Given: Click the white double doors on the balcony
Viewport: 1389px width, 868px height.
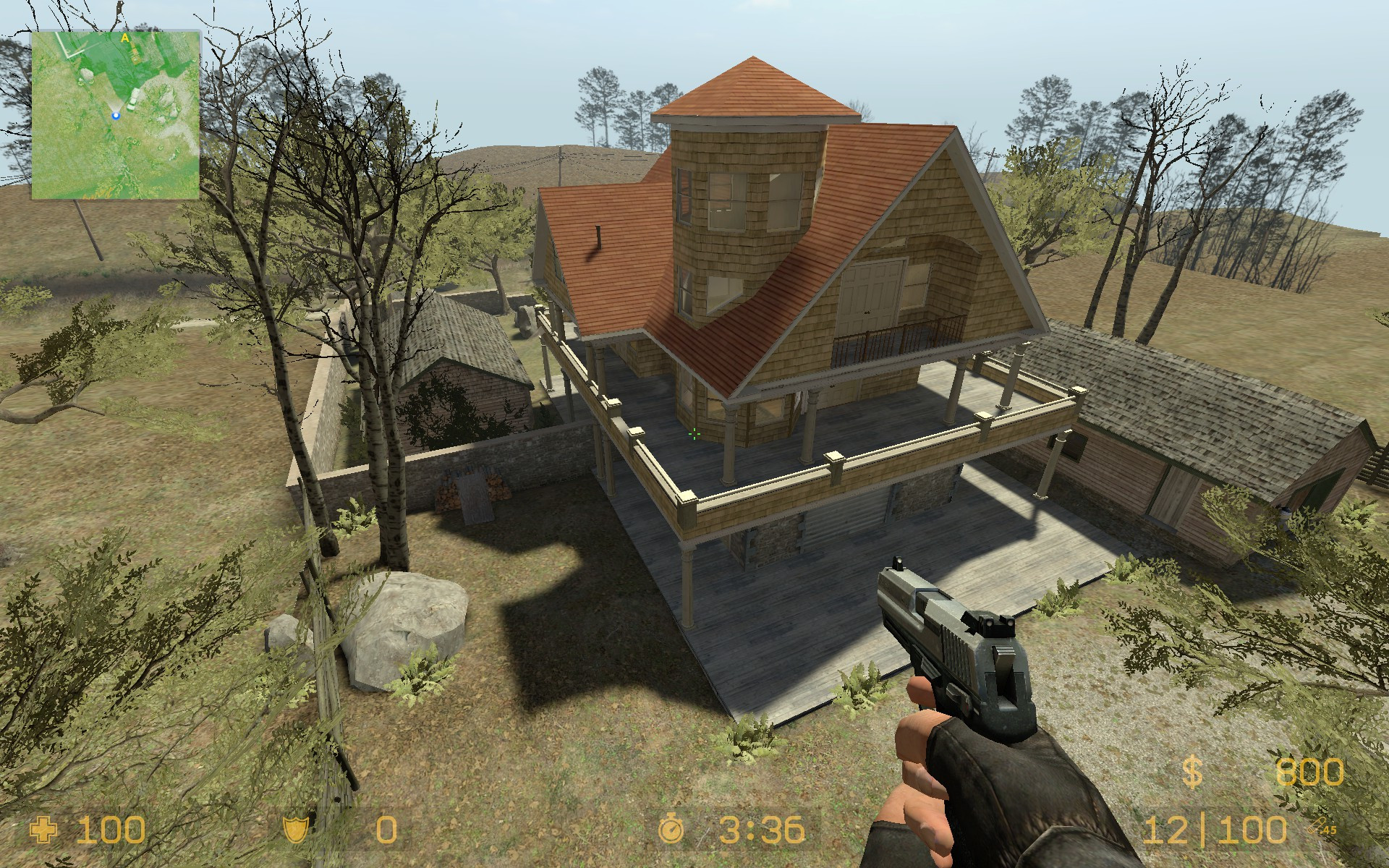Looking at the screenshot, I should 873,289.
